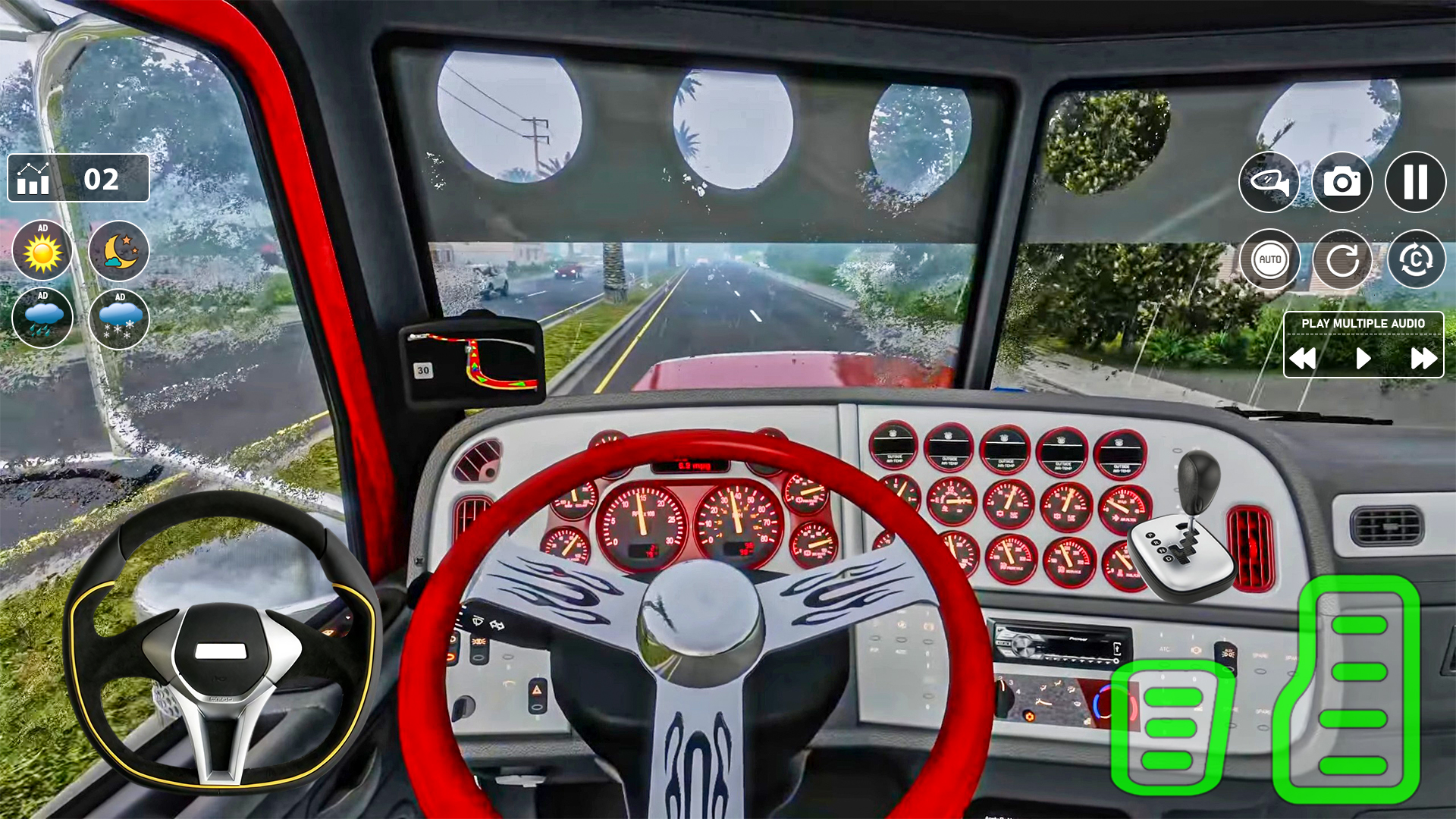
Task: Open the level 02 stats badge
Action: coord(78,179)
